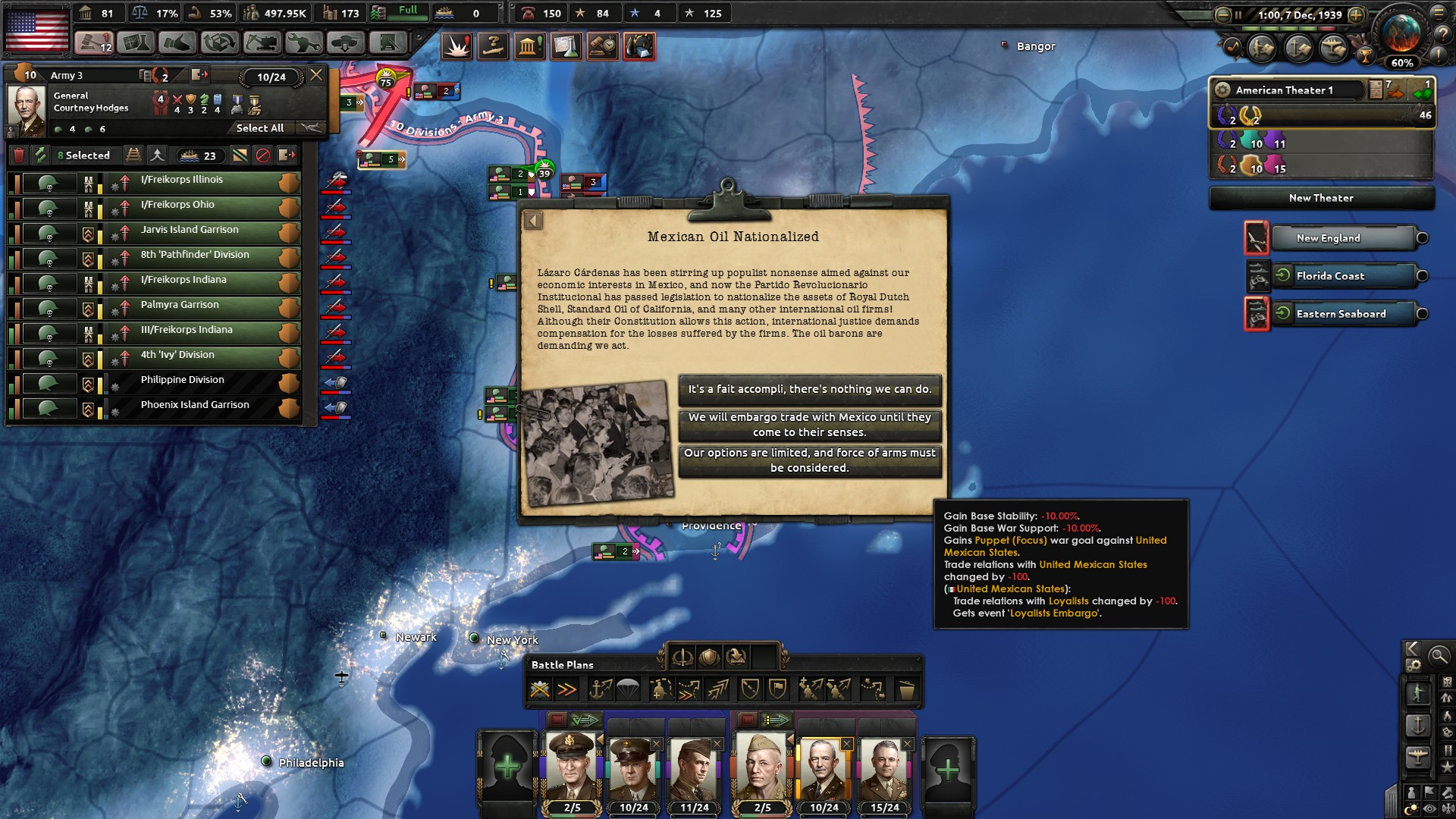Viewport: 1456px width, 819px height.
Task: Toggle the red no-movement prohibition icon
Action: coord(262,155)
